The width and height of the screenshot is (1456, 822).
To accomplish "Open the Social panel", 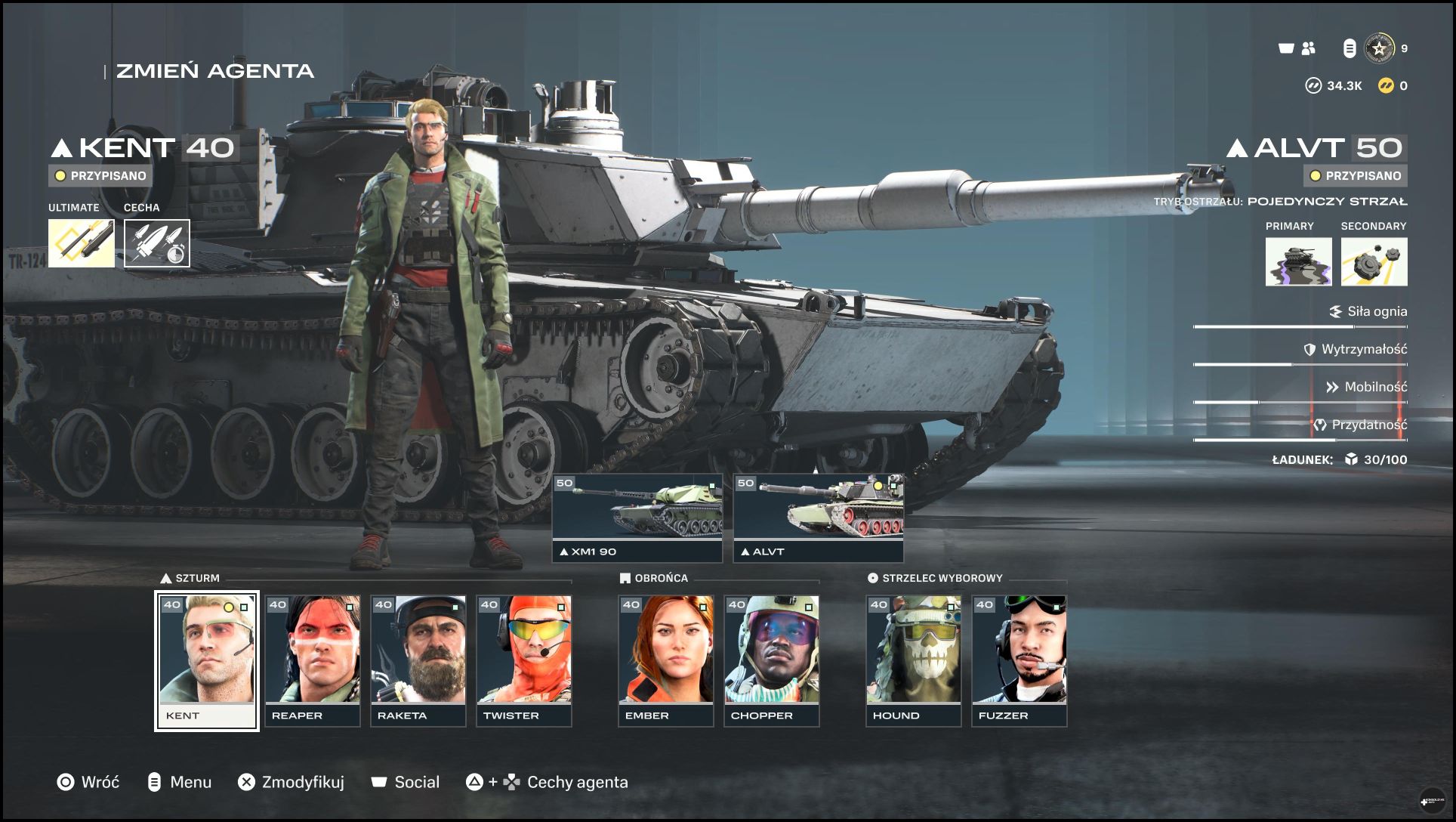I will [406, 782].
